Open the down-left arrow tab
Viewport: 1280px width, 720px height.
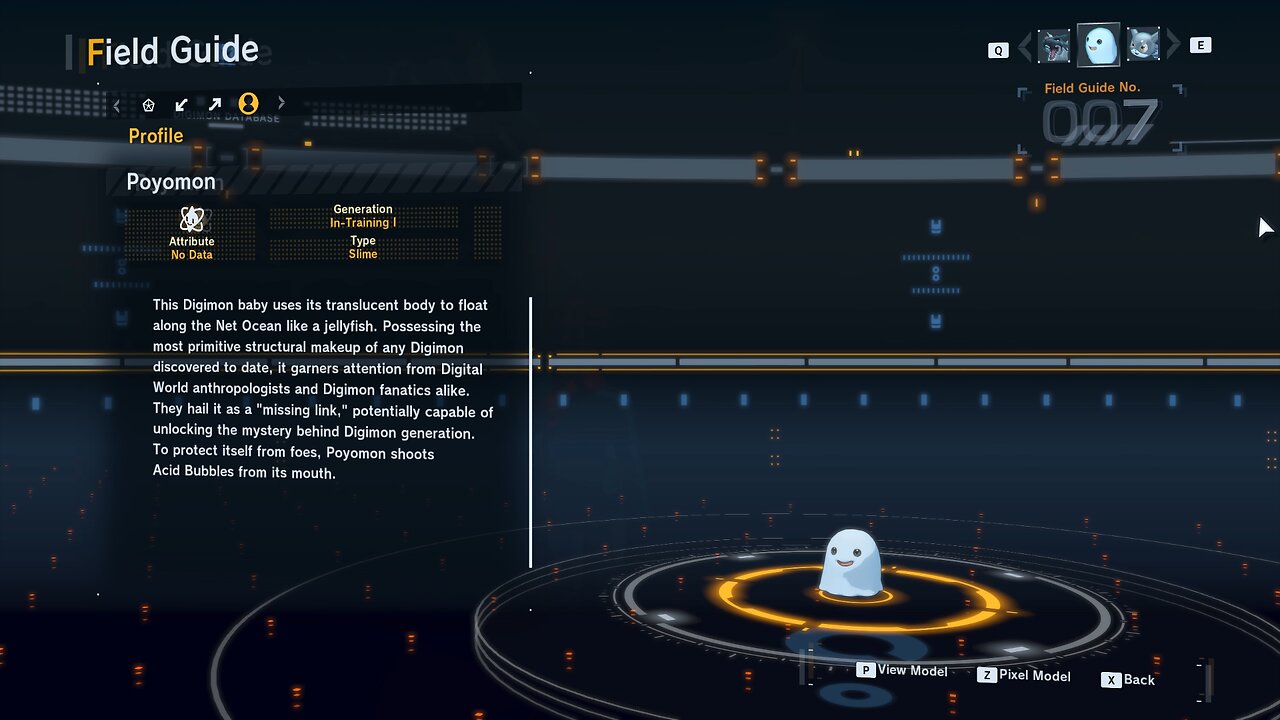pyautogui.click(x=181, y=104)
